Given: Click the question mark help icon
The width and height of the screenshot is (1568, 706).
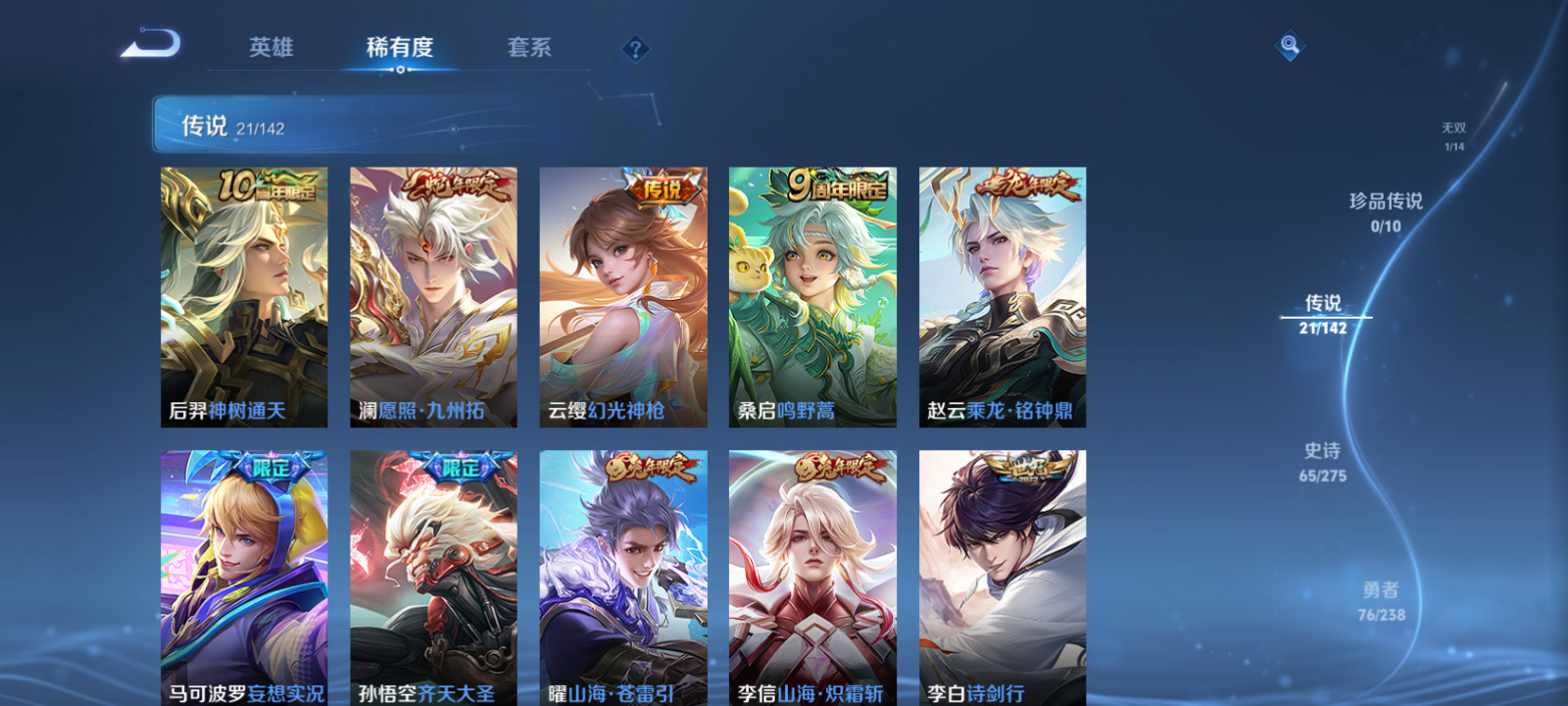Looking at the screenshot, I should [x=636, y=47].
